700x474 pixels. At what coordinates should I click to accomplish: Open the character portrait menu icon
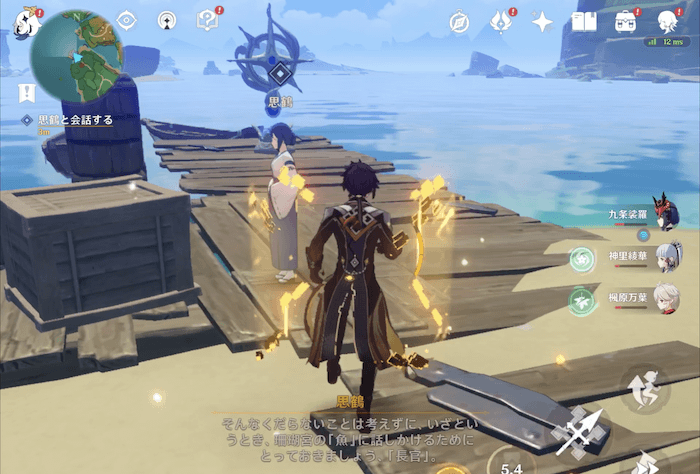tap(669, 21)
